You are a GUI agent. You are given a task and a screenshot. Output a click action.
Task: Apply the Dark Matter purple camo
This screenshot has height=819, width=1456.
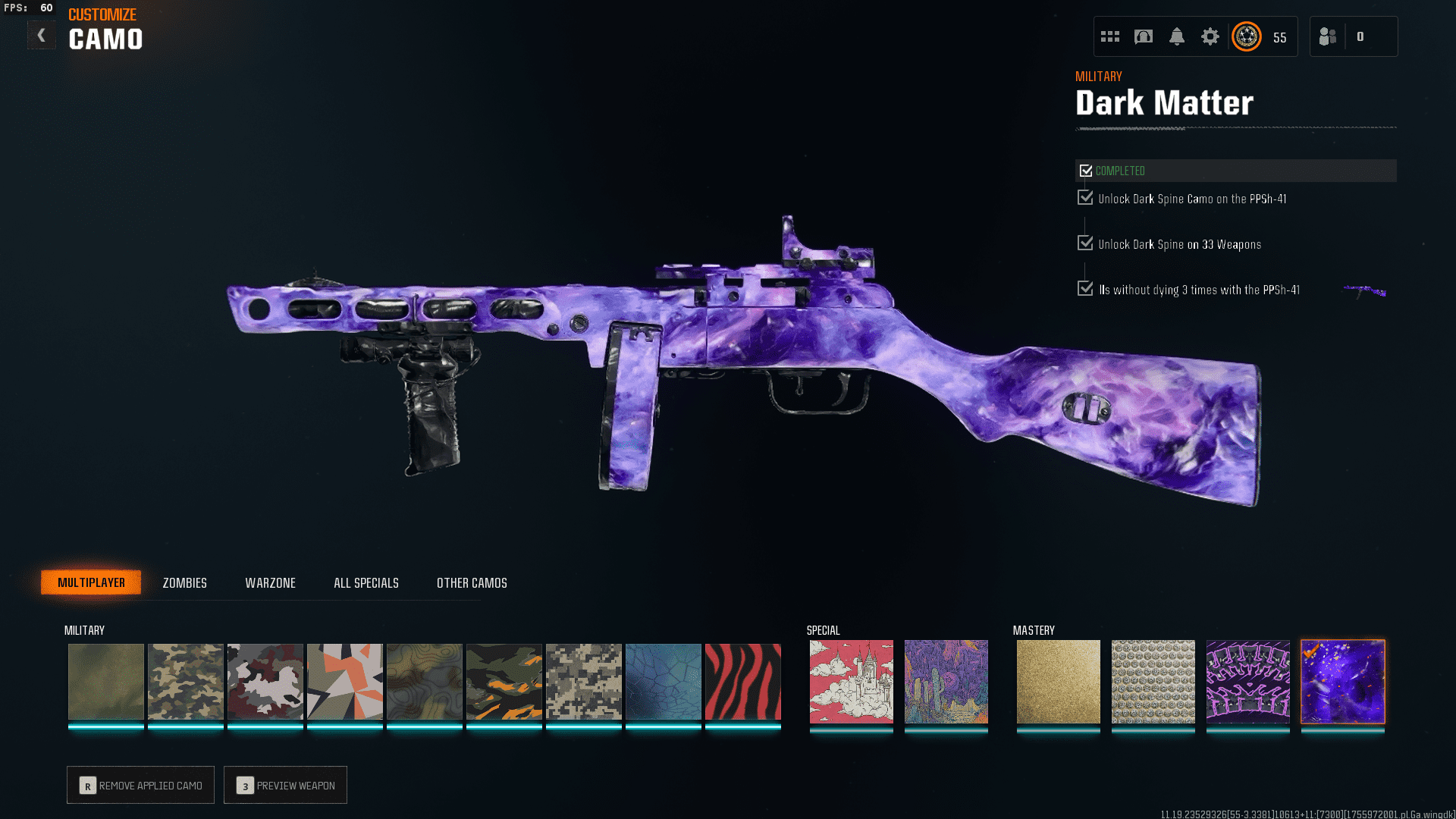(x=1342, y=682)
